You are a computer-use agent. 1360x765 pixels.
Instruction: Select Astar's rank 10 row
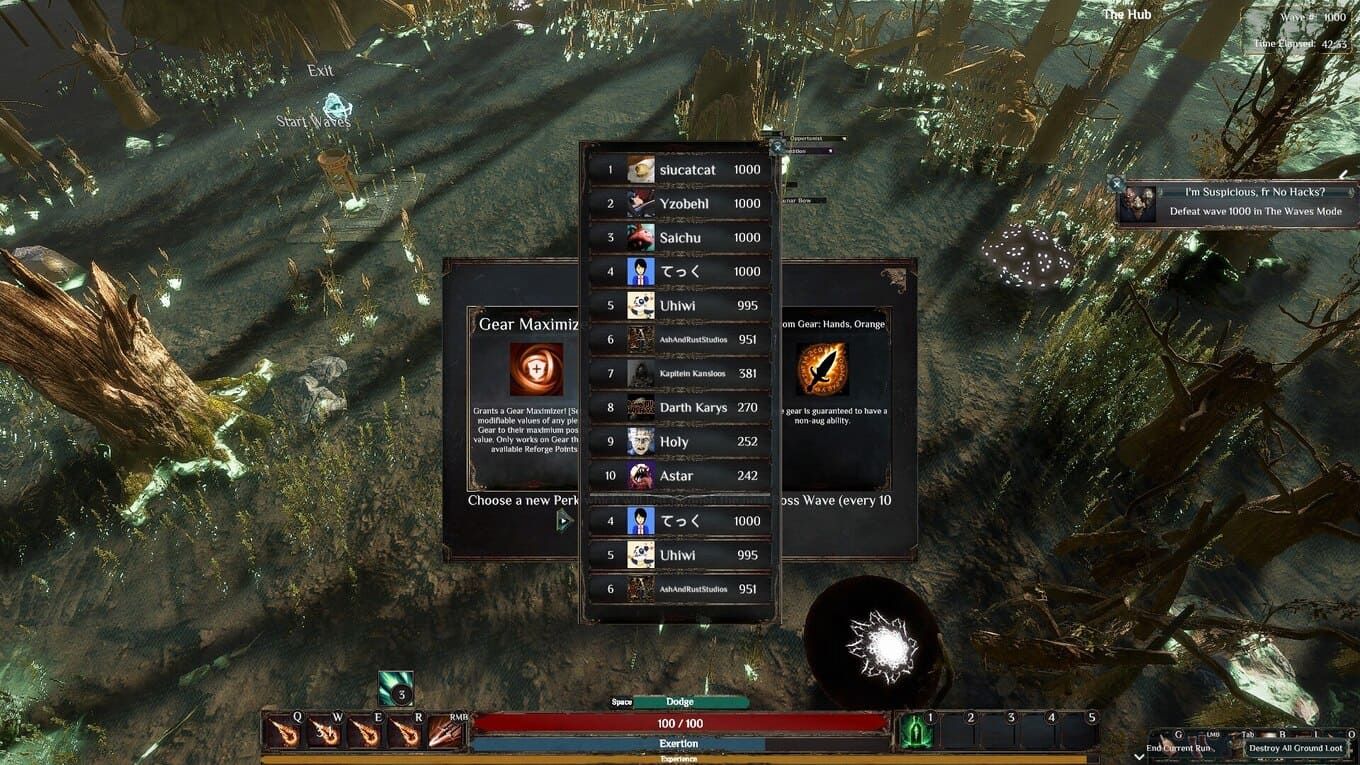680,476
